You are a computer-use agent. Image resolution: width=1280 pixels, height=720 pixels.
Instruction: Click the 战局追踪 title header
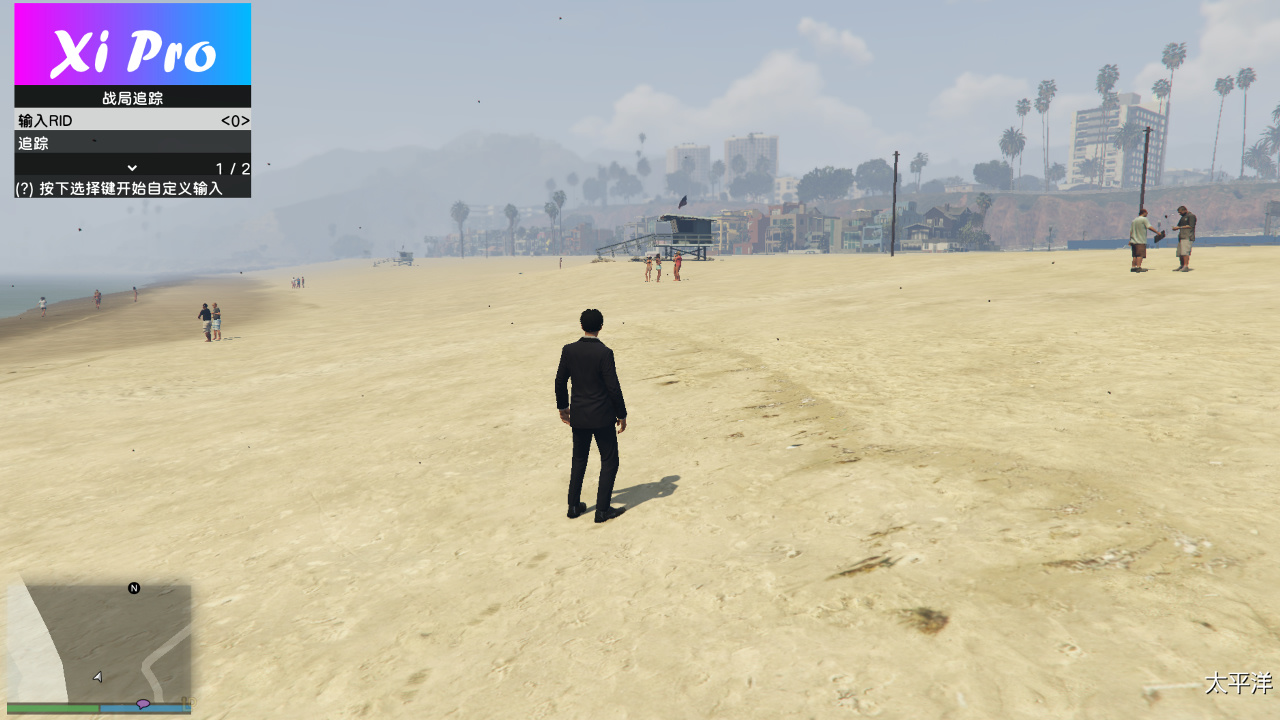(x=131, y=96)
